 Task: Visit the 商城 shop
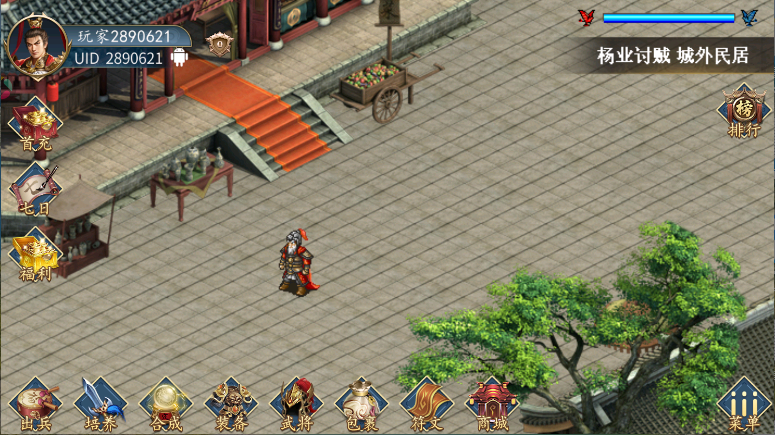[x=492, y=405]
